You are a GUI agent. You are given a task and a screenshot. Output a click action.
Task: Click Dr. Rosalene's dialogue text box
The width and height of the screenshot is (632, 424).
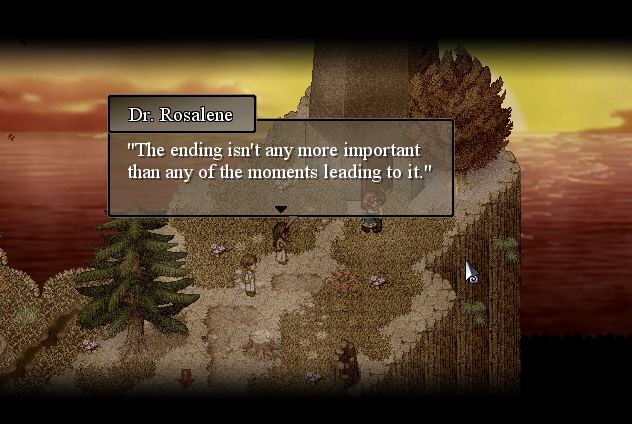[x=280, y=165]
